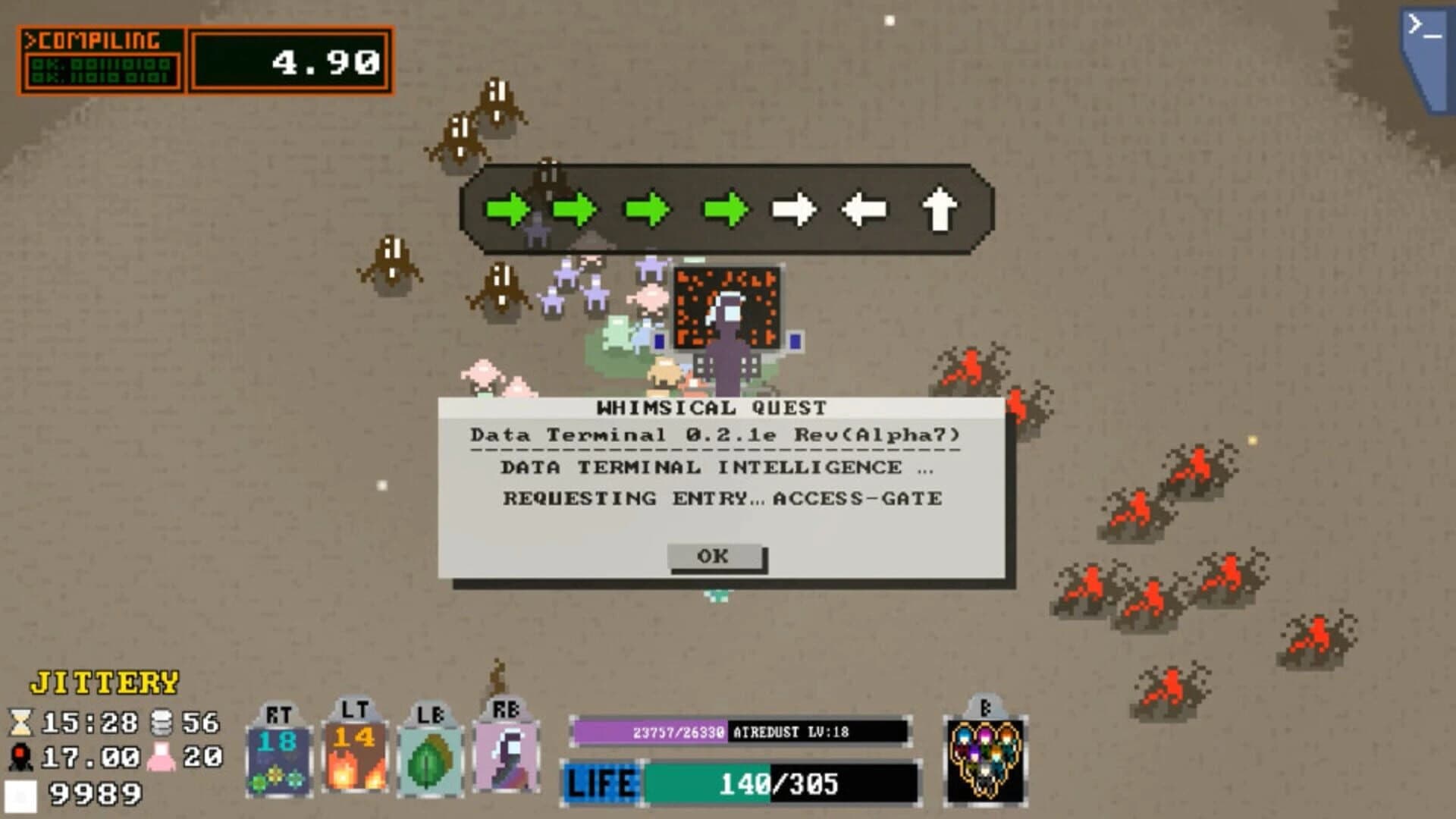Select the RT poison ability icon
This screenshot has width=1456, height=819.
click(x=281, y=758)
